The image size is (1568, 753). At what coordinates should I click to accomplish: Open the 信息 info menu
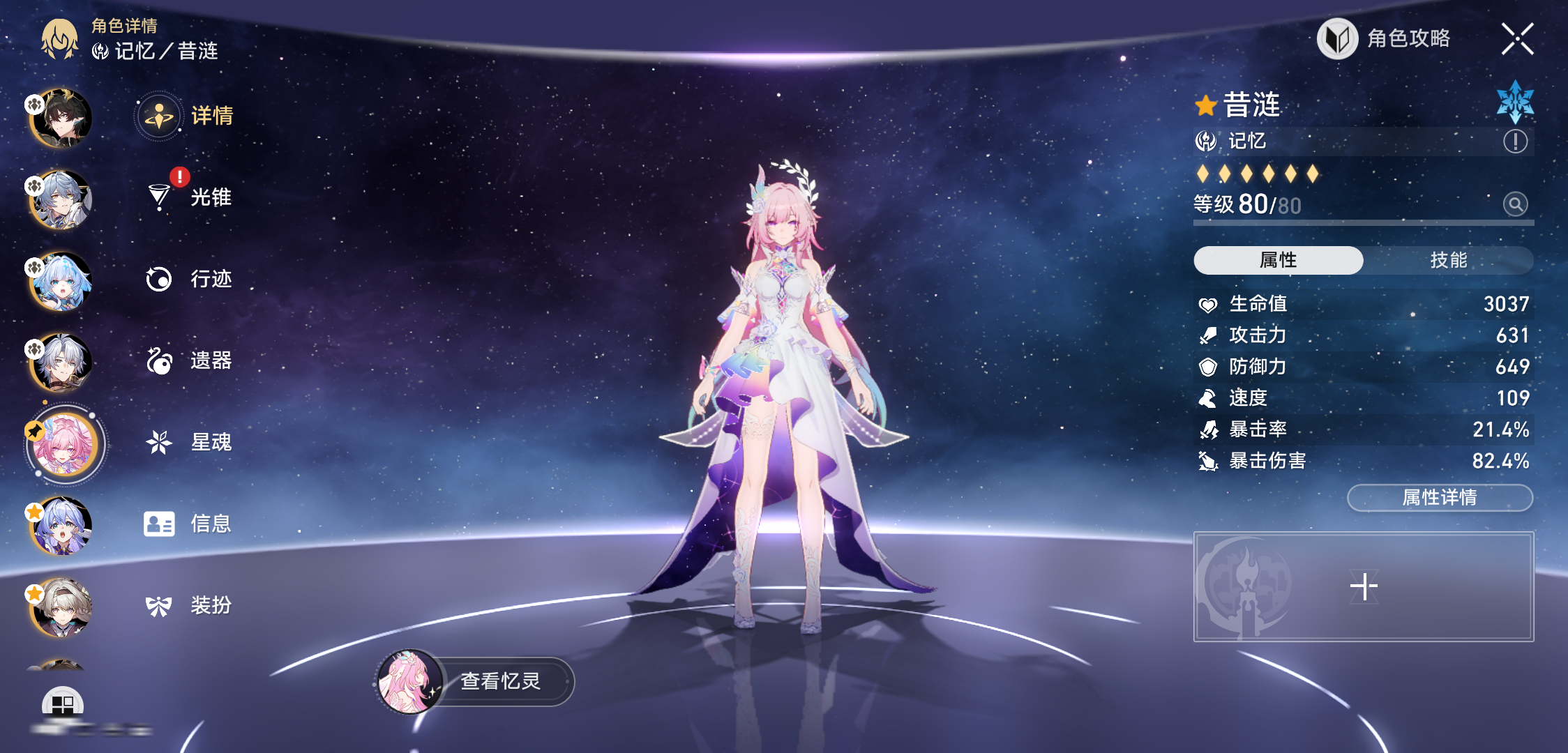click(x=188, y=524)
